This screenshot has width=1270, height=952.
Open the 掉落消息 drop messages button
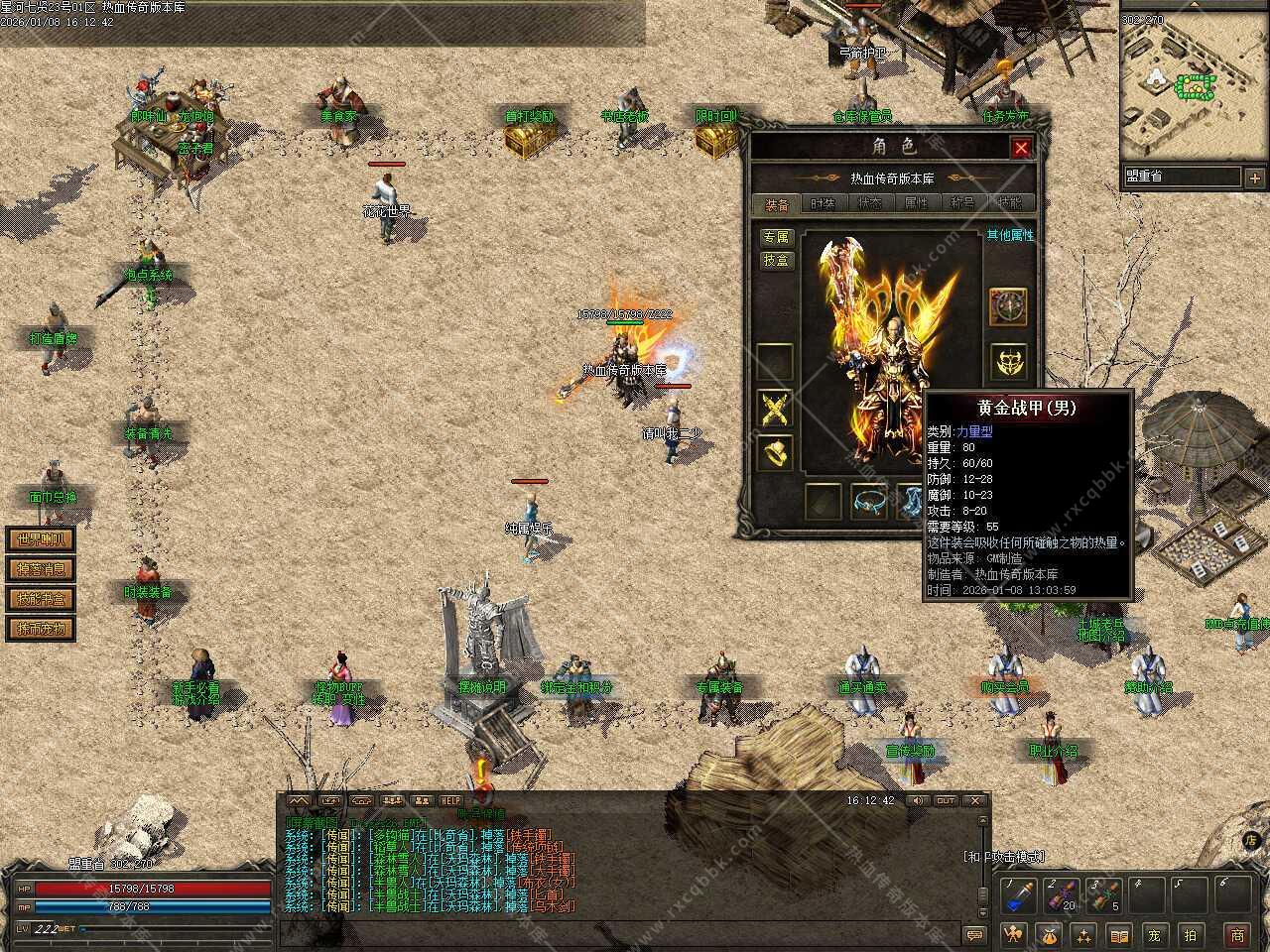pos(41,569)
